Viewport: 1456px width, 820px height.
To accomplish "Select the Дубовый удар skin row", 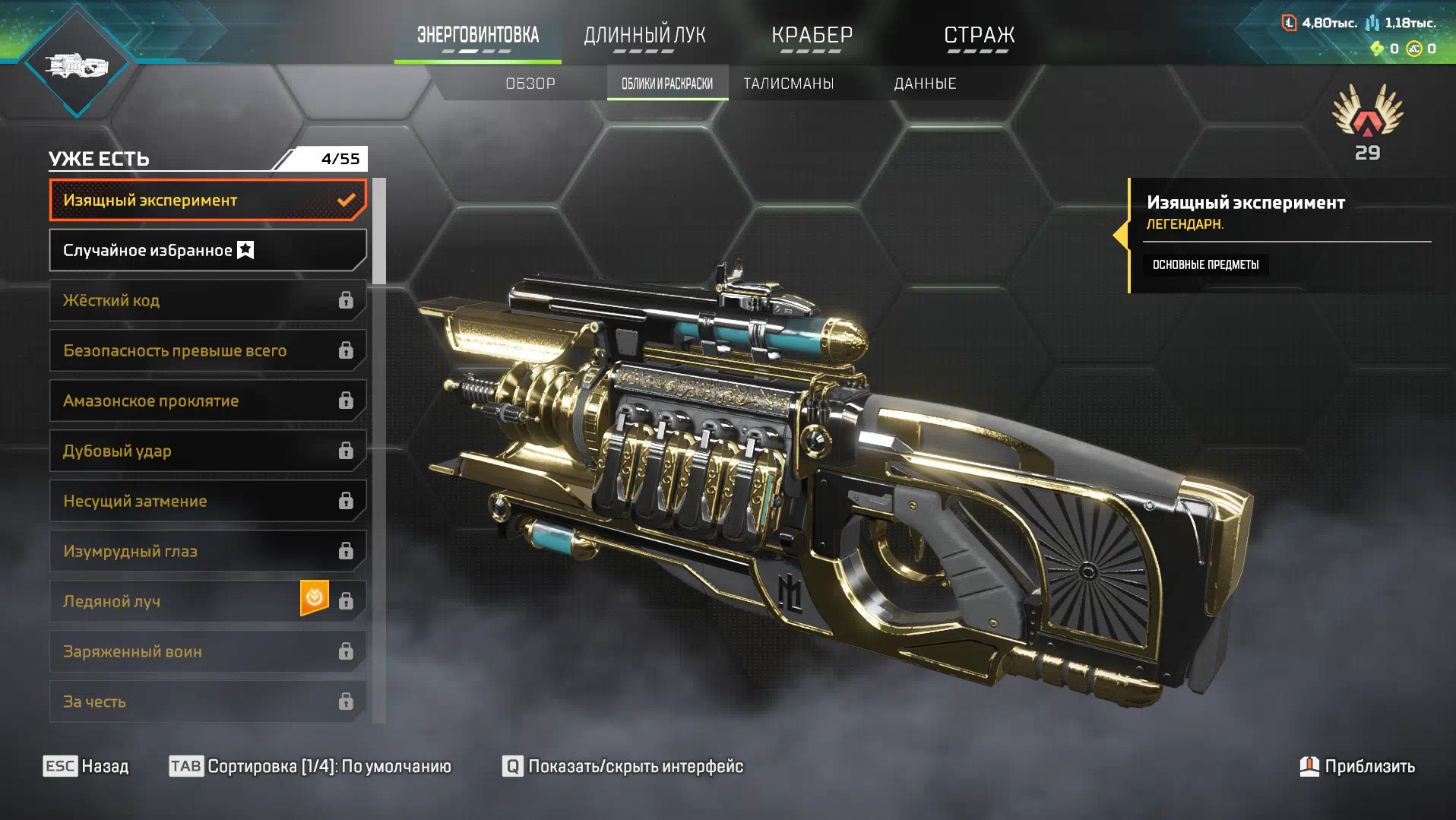I will pos(207,451).
